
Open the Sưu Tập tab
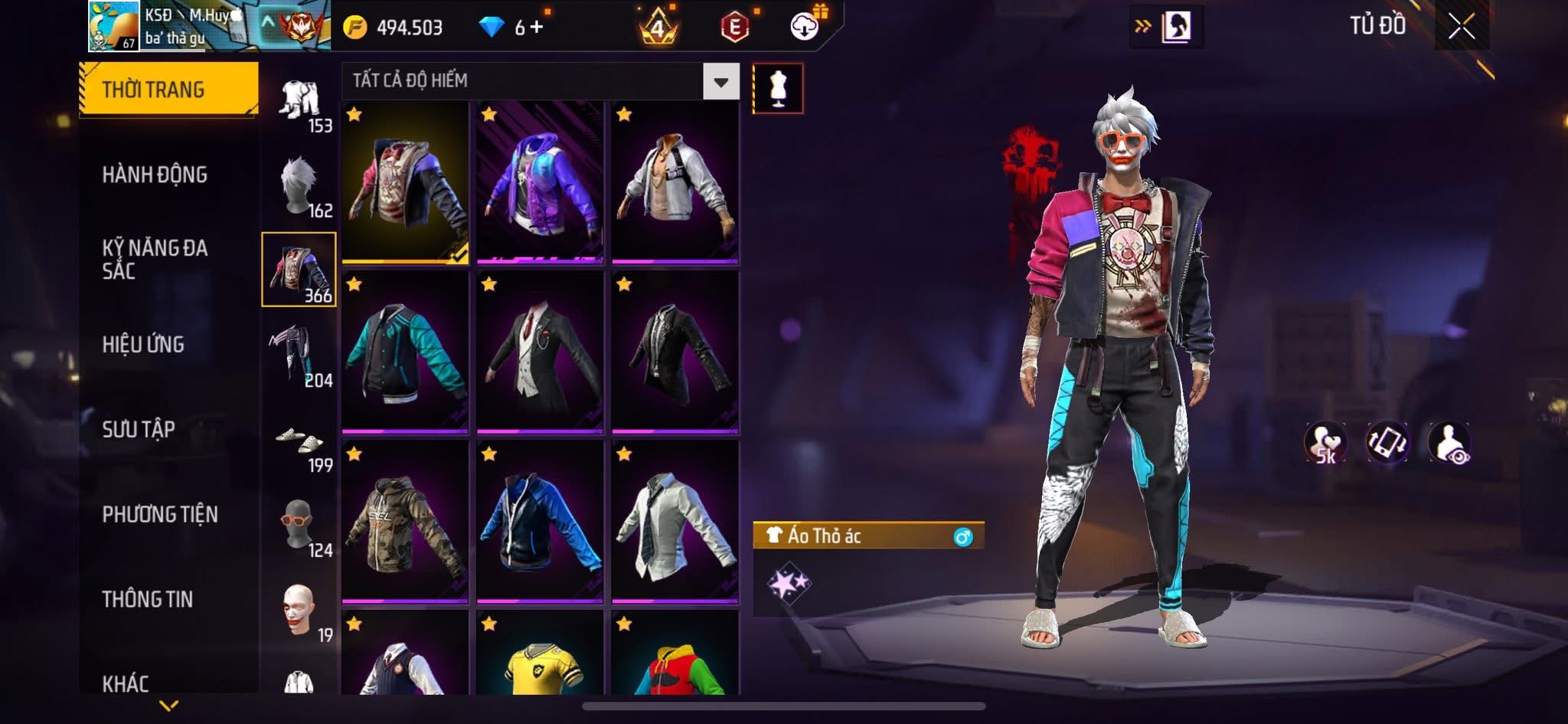tap(139, 429)
